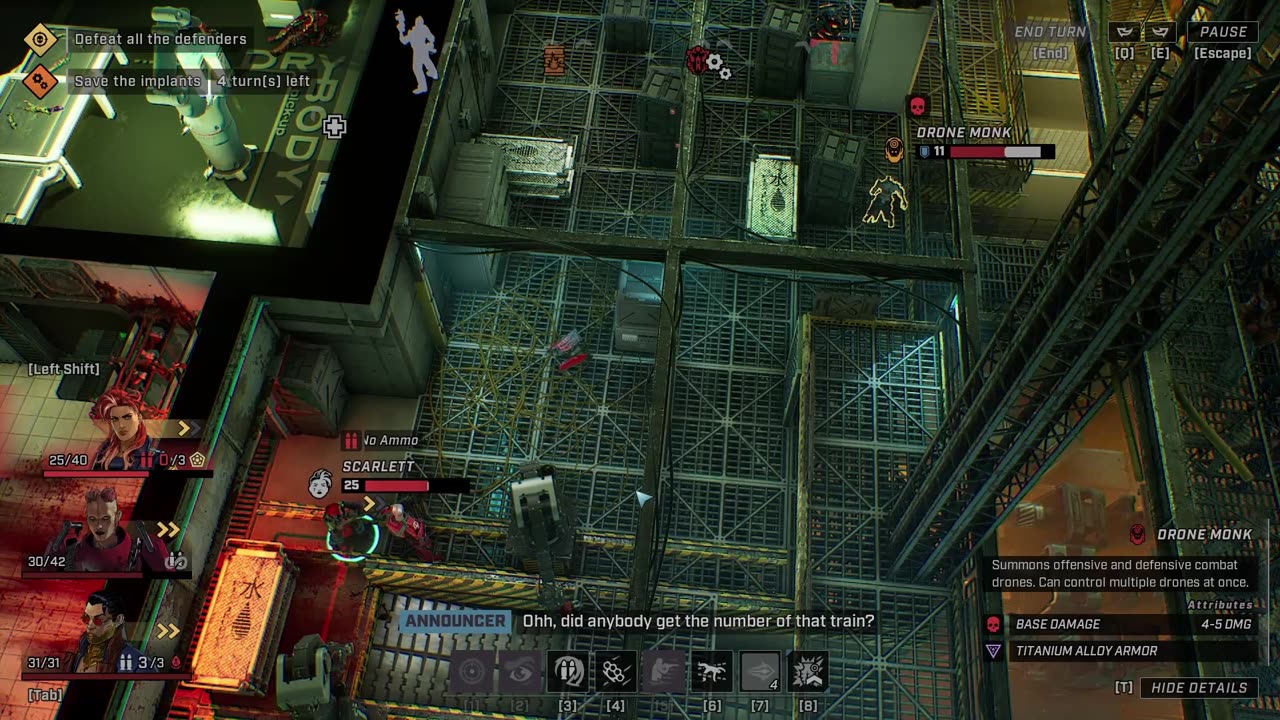Viewport: 1280px width, 720px height.
Task: Select the eye ability icon
Action: click(520, 671)
